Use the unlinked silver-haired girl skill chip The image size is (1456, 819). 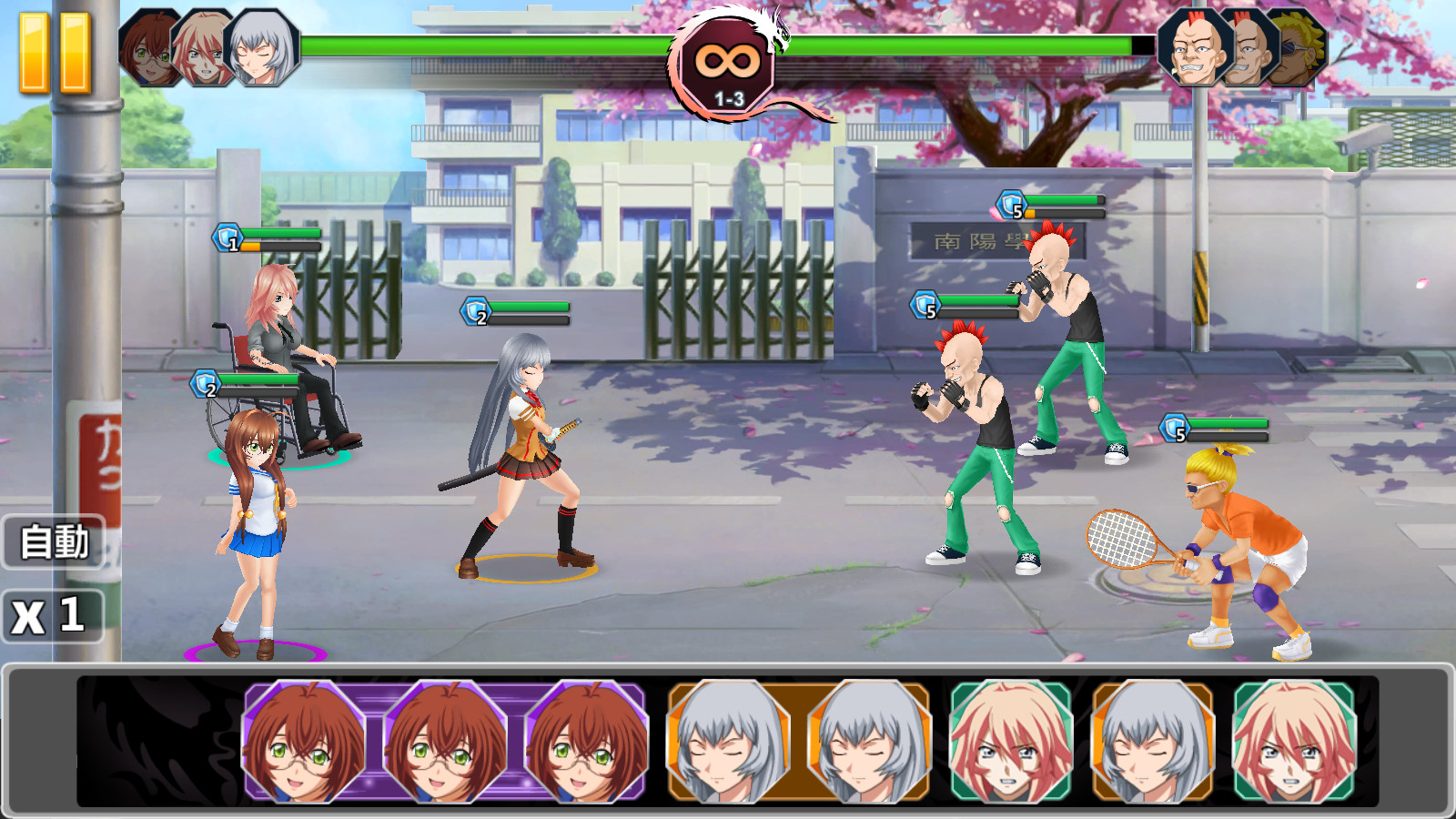1152,742
